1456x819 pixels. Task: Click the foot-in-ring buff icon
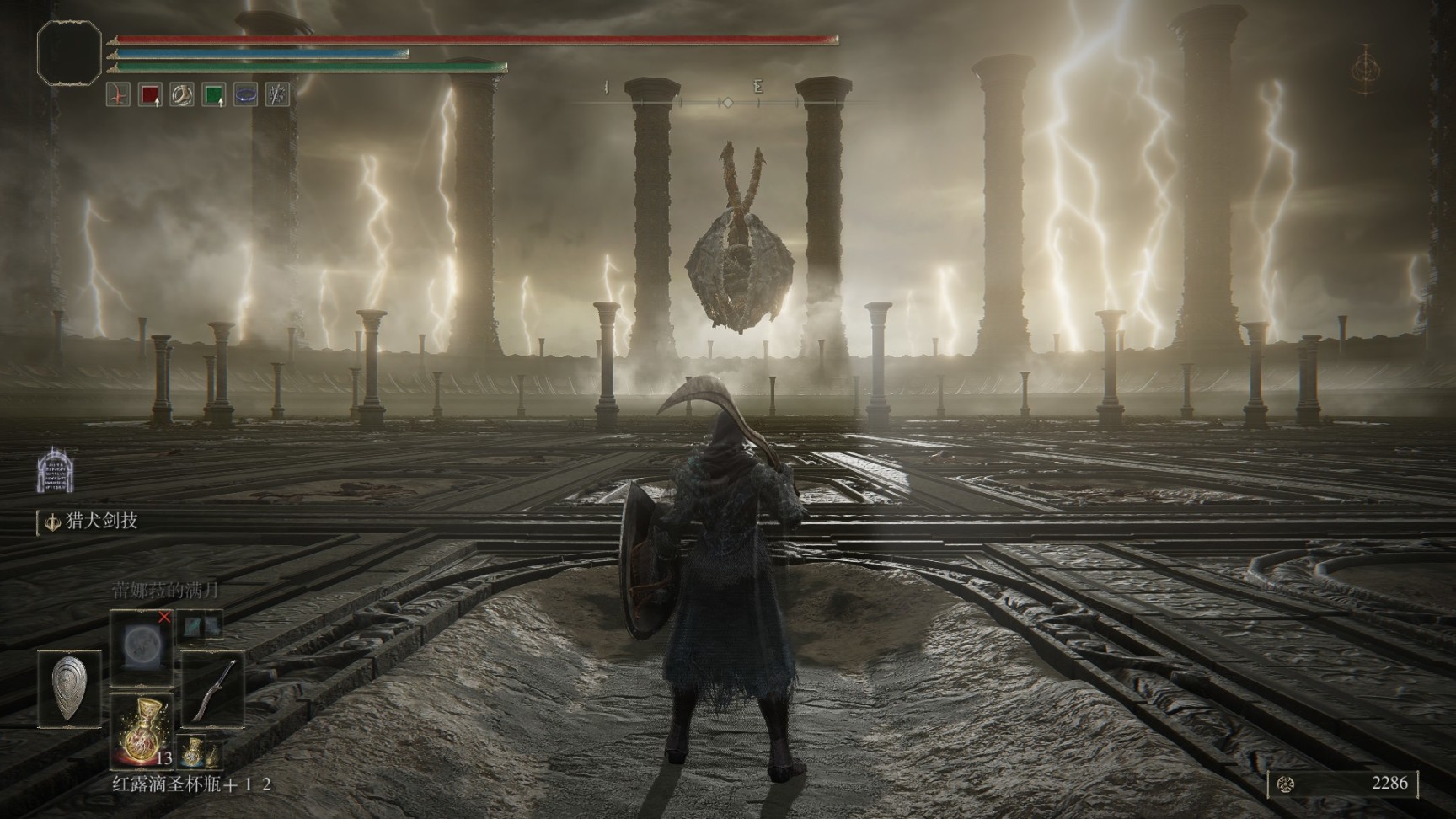182,94
